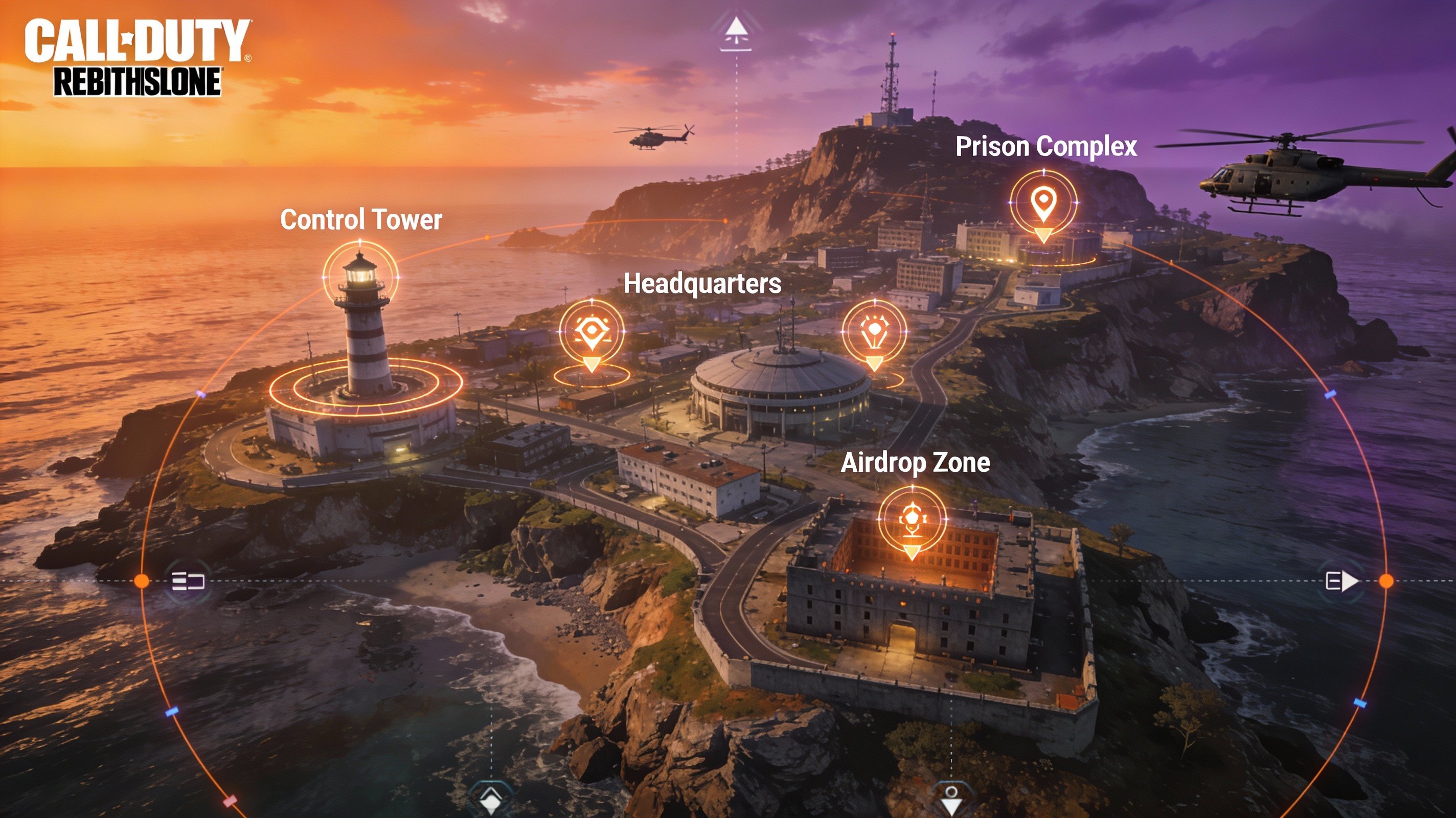Click the eye-shaped marker left of the dome
1456x818 pixels.
(591, 331)
